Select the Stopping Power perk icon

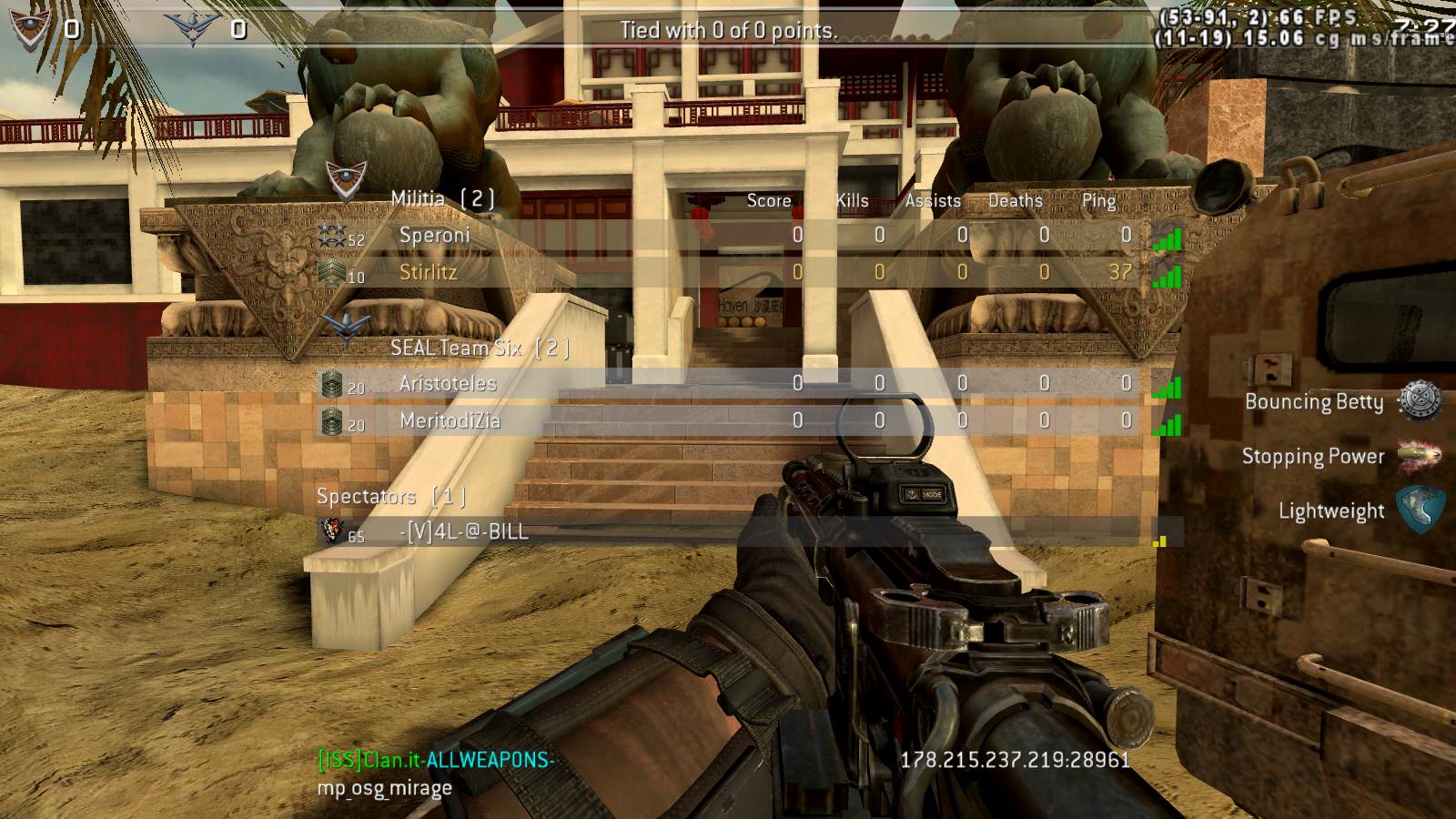pyautogui.click(x=1420, y=455)
